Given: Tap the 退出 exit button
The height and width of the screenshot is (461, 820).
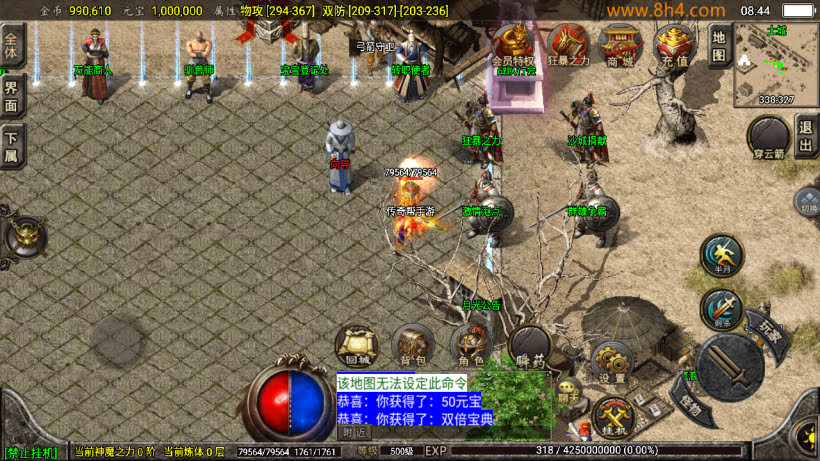Looking at the screenshot, I should (x=806, y=135).
